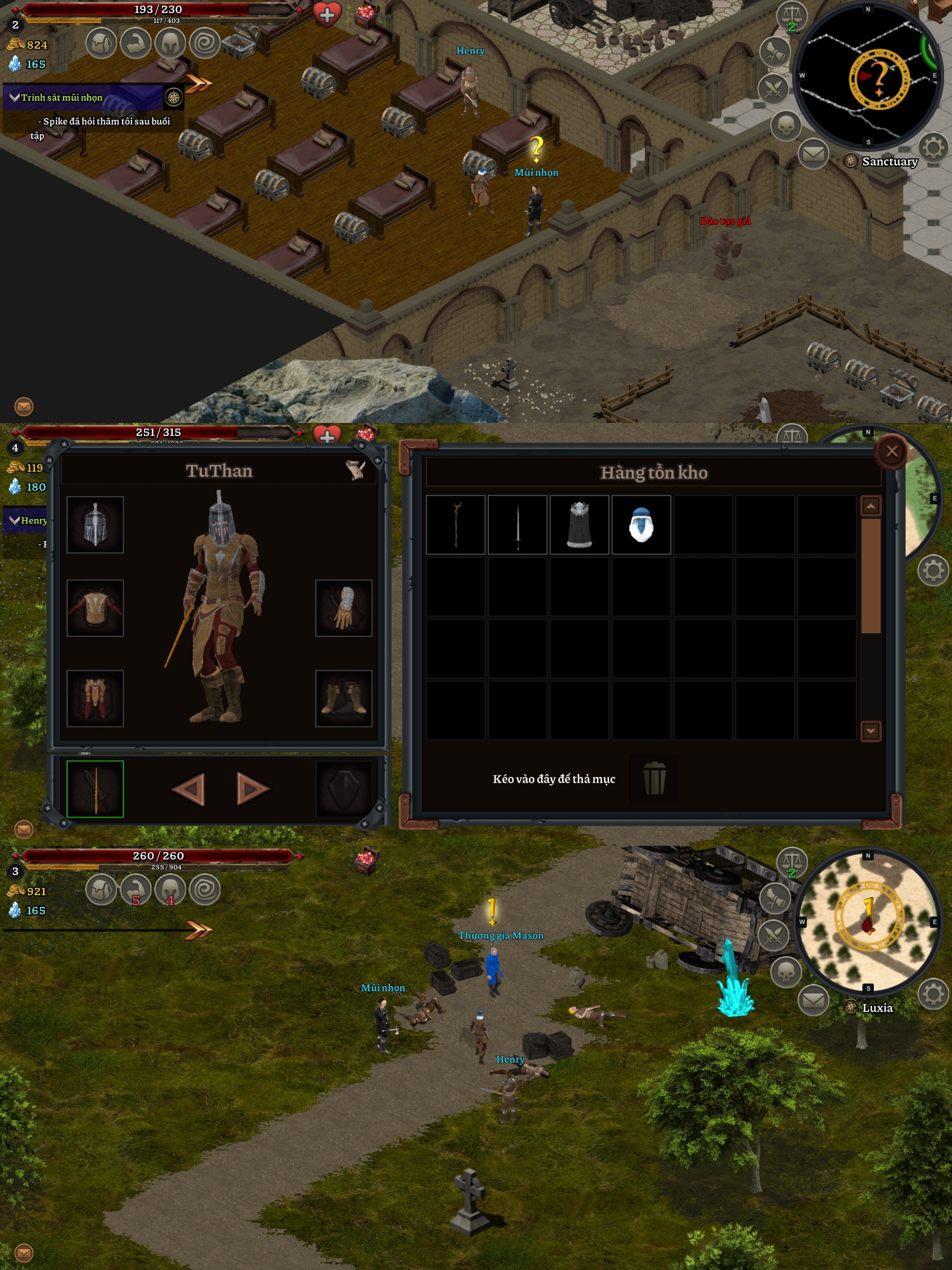The image size is (952, 1270).
Task: Click the inventory scroll-up arrow
Action: (870, 506)
